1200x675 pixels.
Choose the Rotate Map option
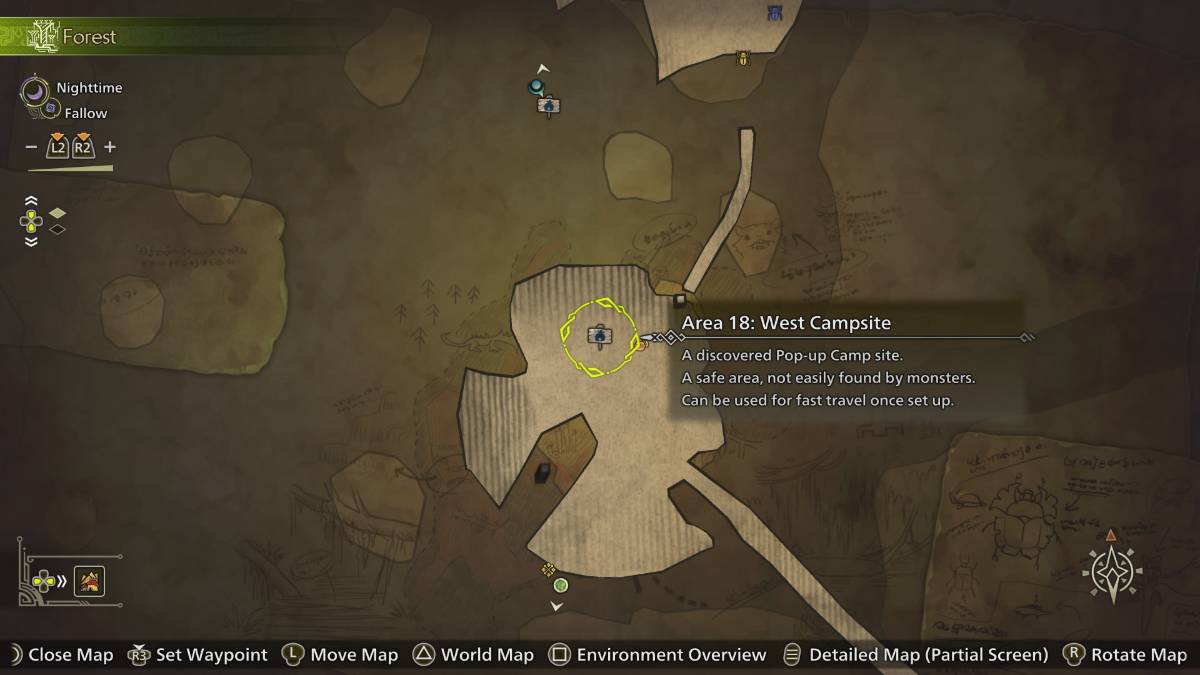pos(1138,655)
